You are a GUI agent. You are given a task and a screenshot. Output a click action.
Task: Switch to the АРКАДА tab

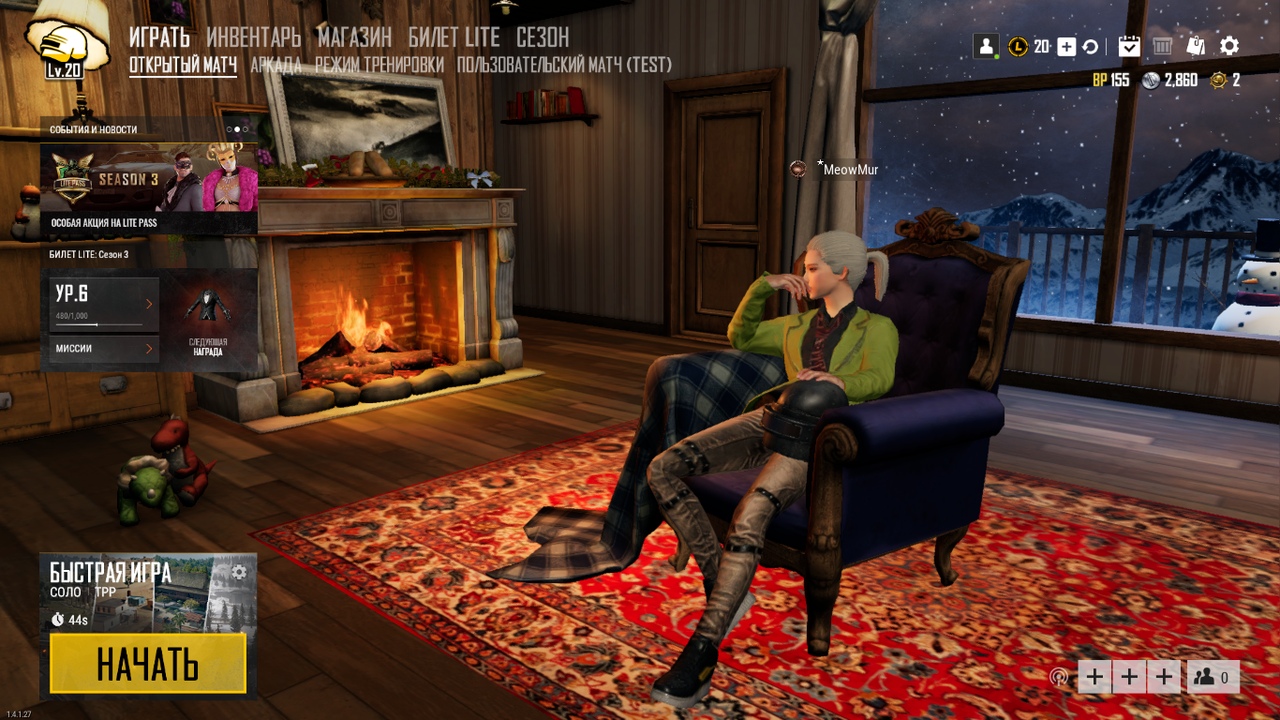coord(275,66)
